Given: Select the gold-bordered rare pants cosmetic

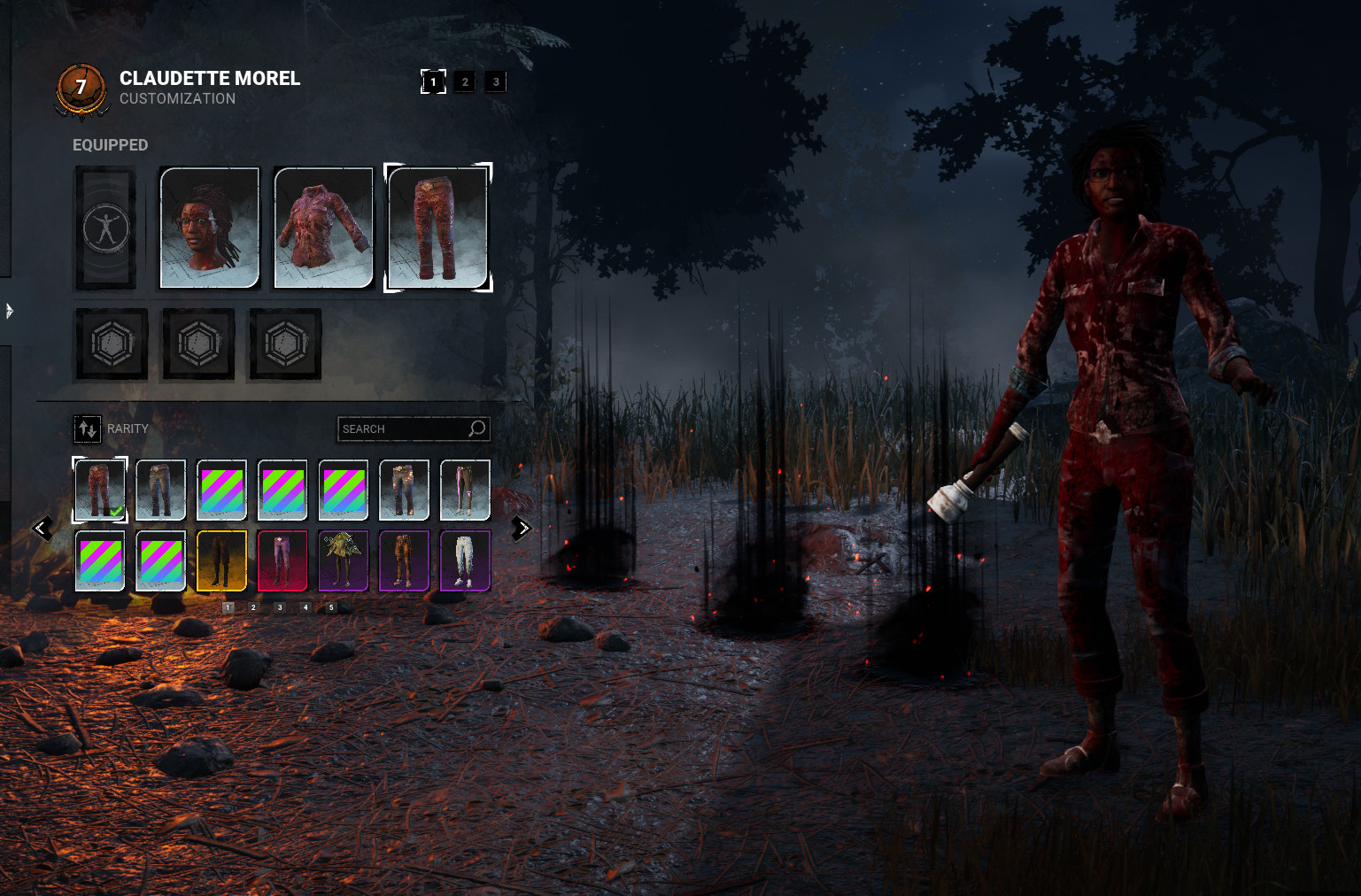Looking at the screenshot, I should 221,561.
